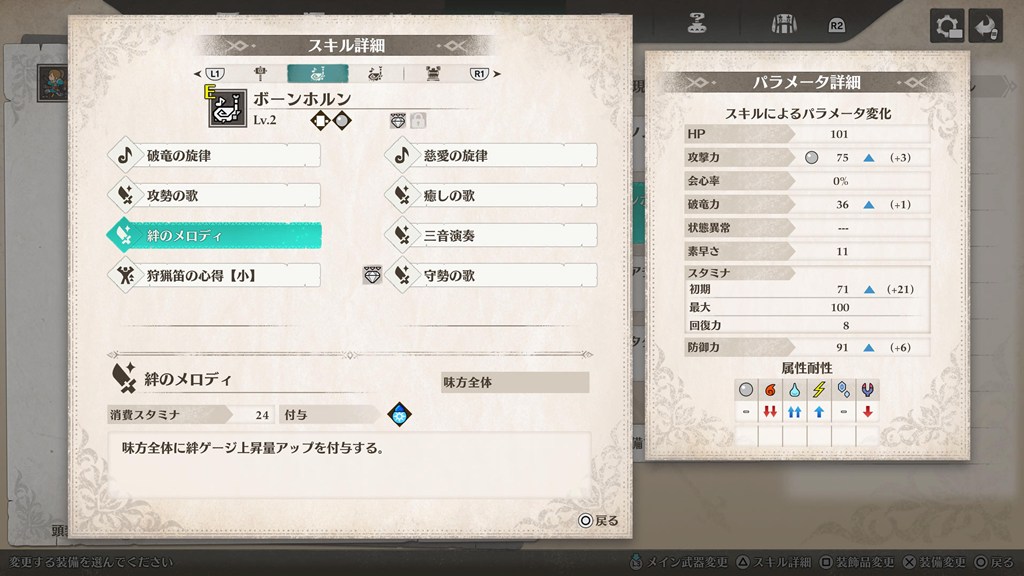Screen dimensions: 1024x576
Task: Select the 破竜の旋律 skill
Action: [x=213, y=156]
